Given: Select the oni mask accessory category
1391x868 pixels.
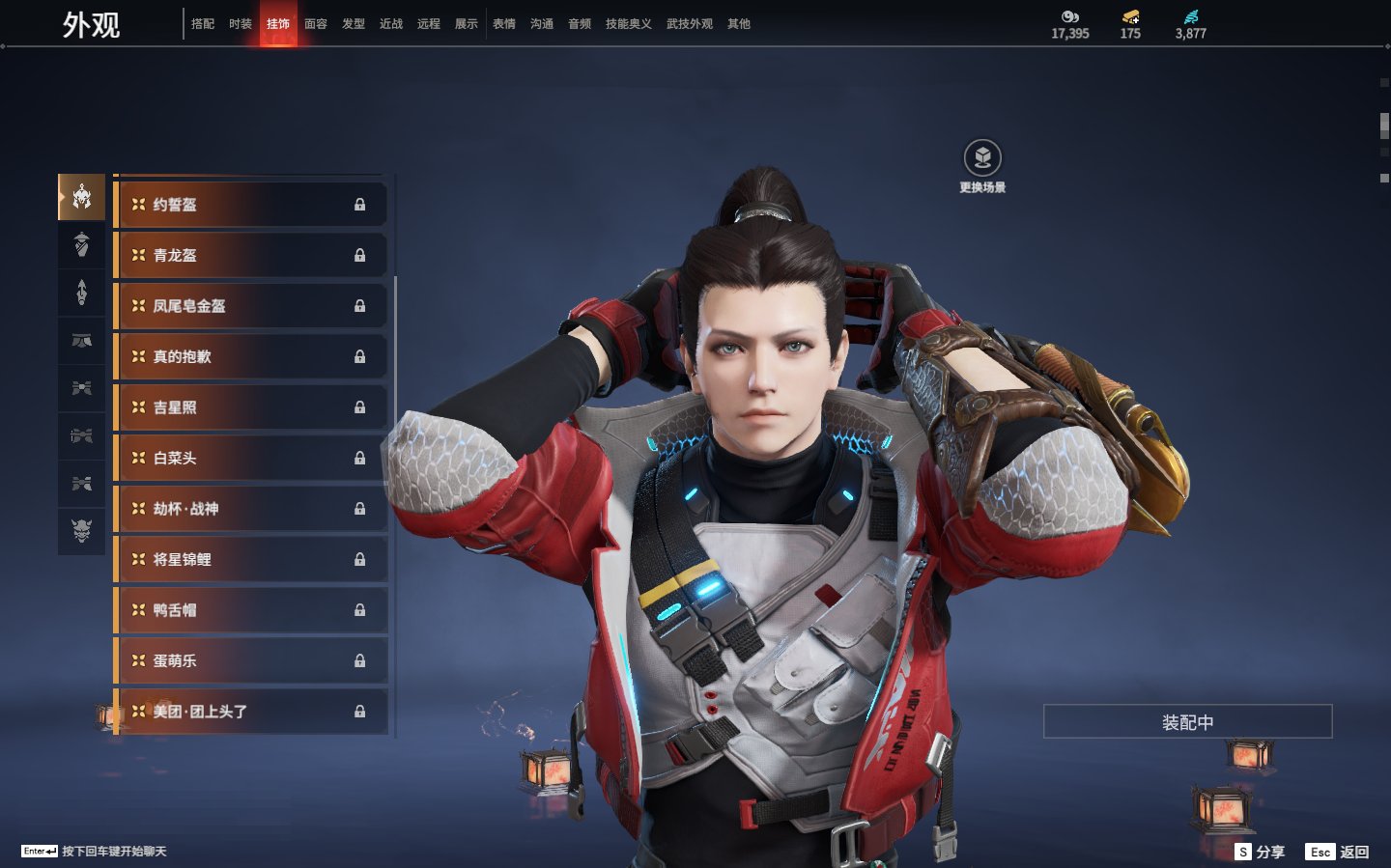Looking at the screenshot, I should point(82,530).
